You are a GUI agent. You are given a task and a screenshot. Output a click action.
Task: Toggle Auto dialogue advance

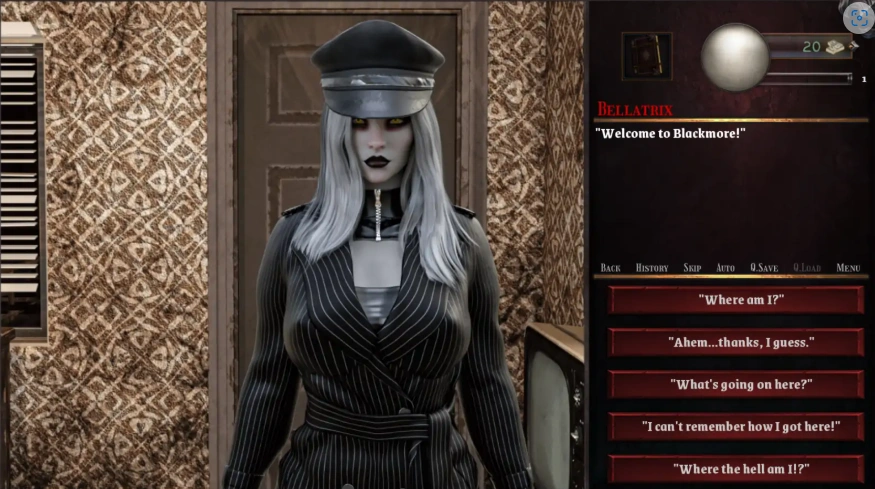coord(725,268)
